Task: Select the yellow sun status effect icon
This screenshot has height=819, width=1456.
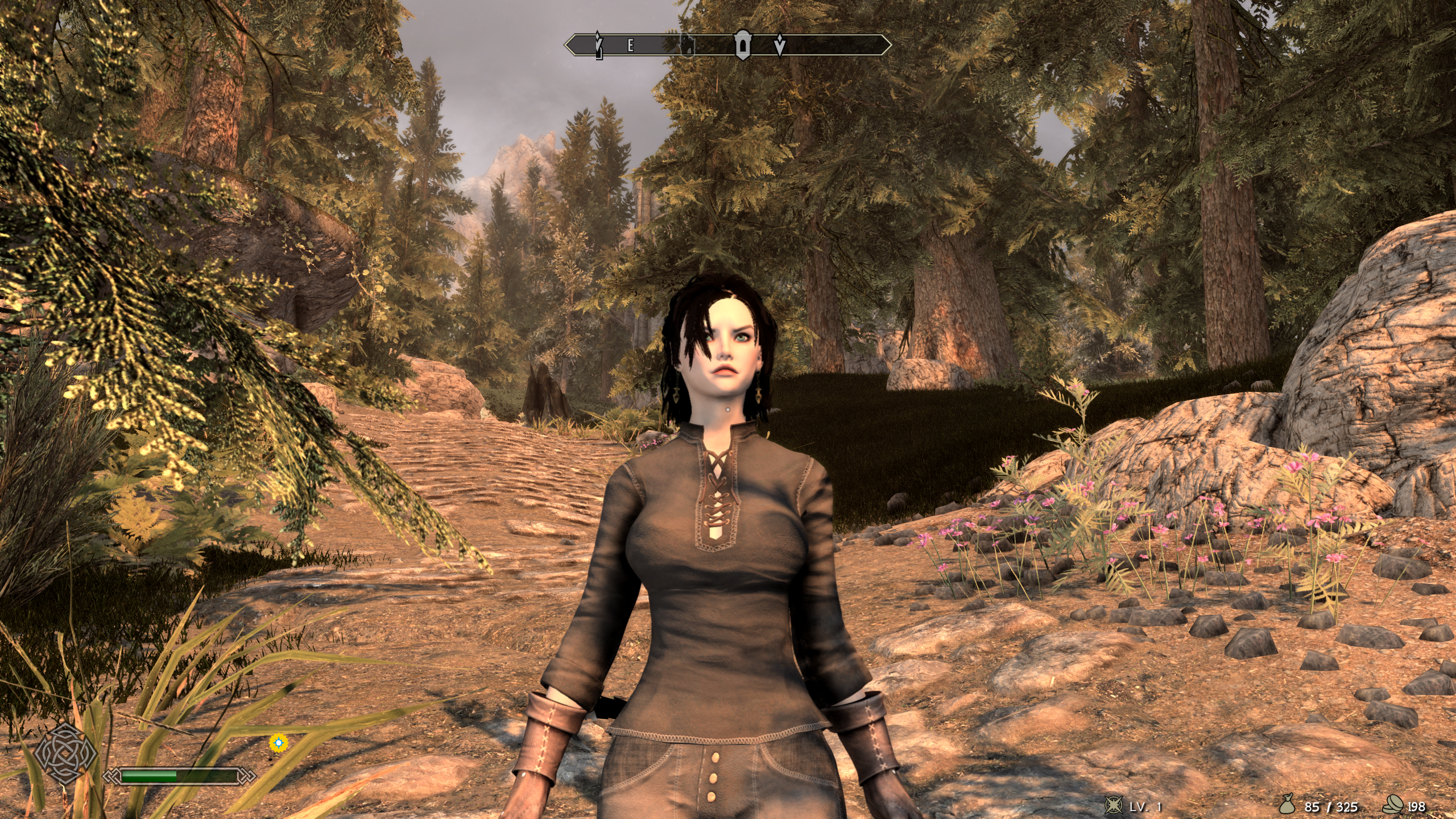Action: (x=278, y=742)
